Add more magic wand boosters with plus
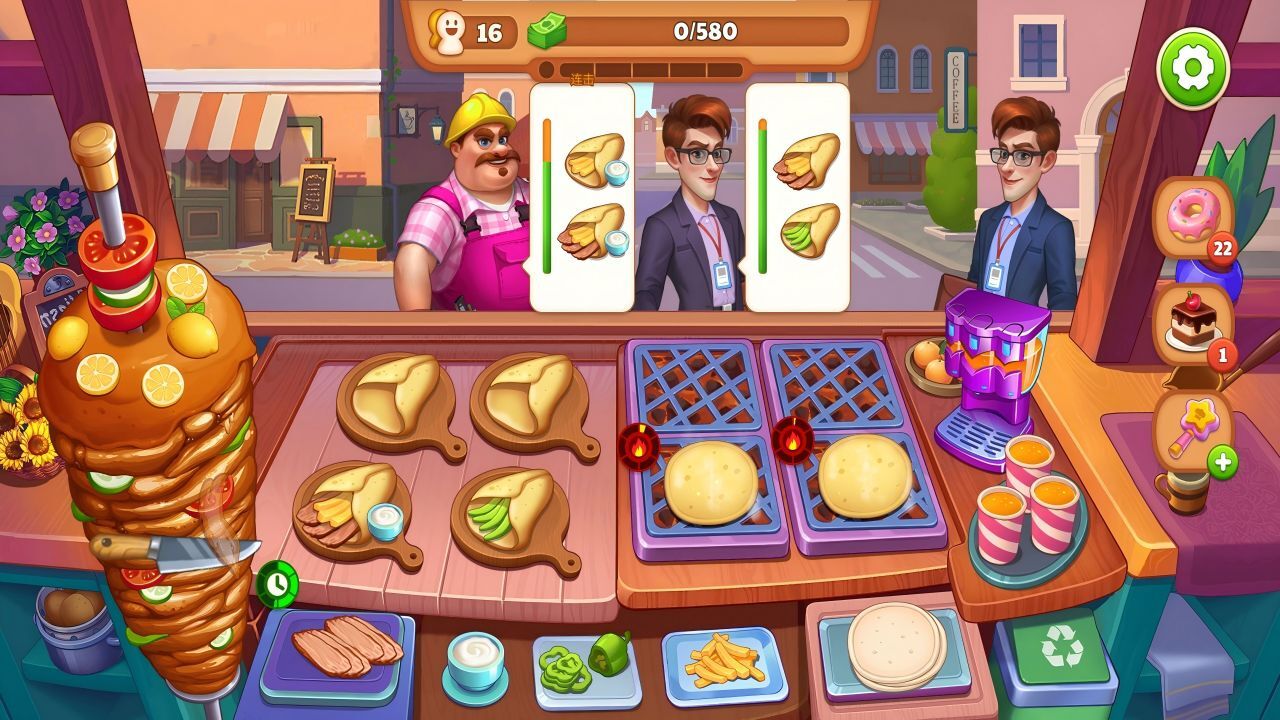Viewport: 1280px width, 720px height. (x=1222, y=462)
